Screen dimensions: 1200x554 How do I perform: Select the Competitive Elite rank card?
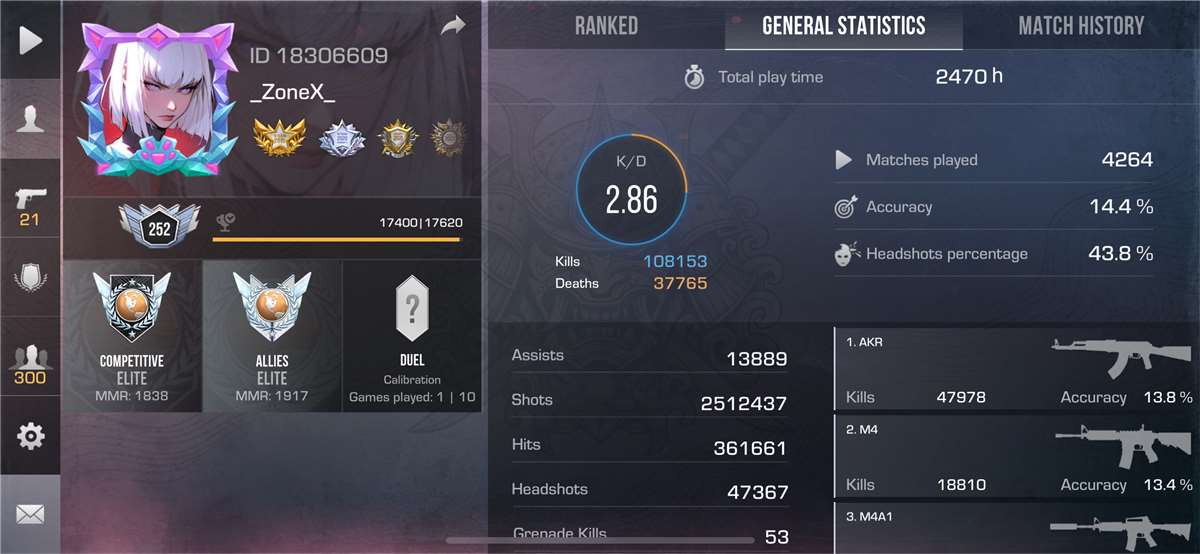tap(132, 336)
